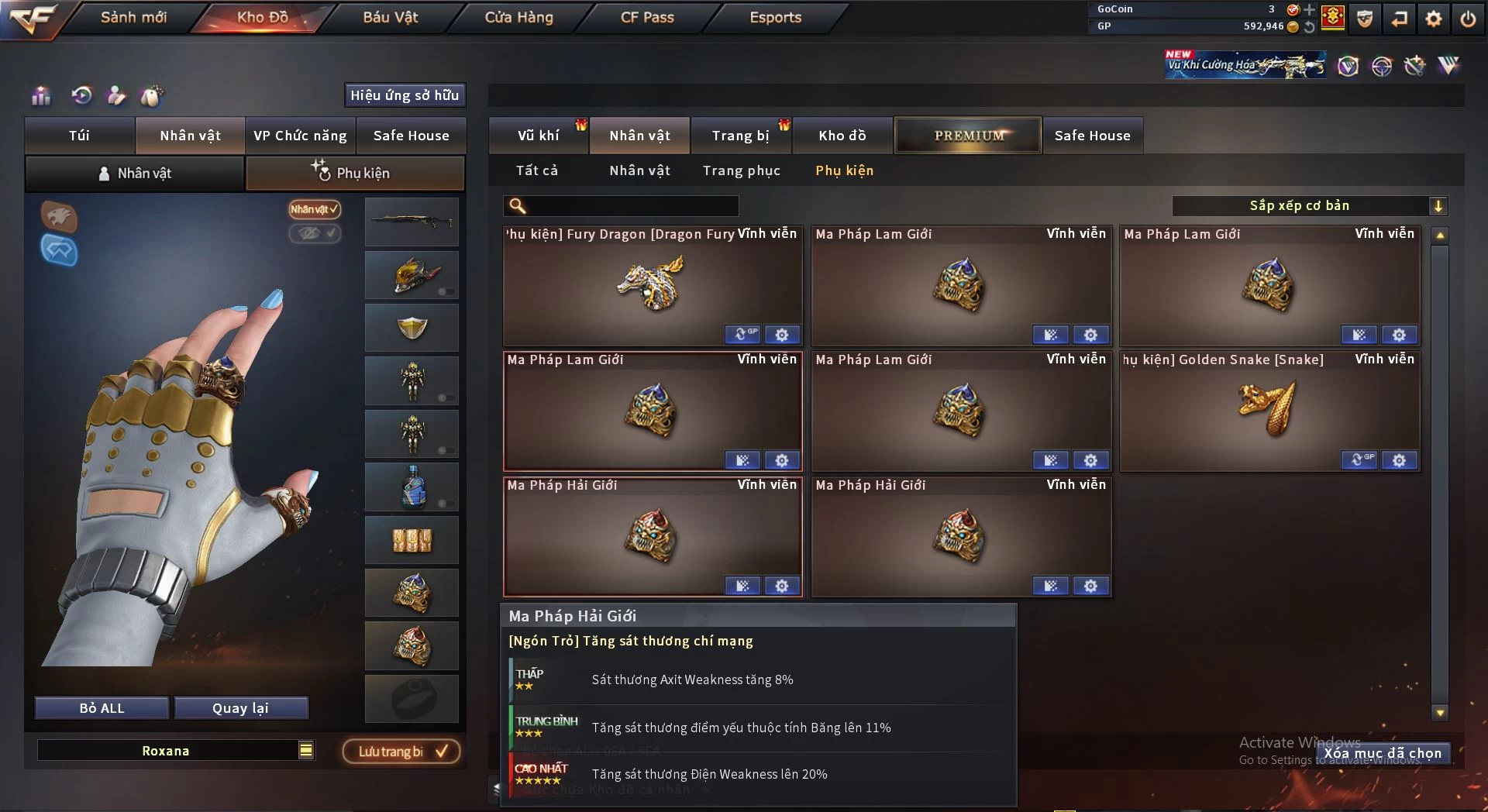Go to the Cửa Hàng shop
Viewport: 1488px width, 812px height.
pos(518,17)
